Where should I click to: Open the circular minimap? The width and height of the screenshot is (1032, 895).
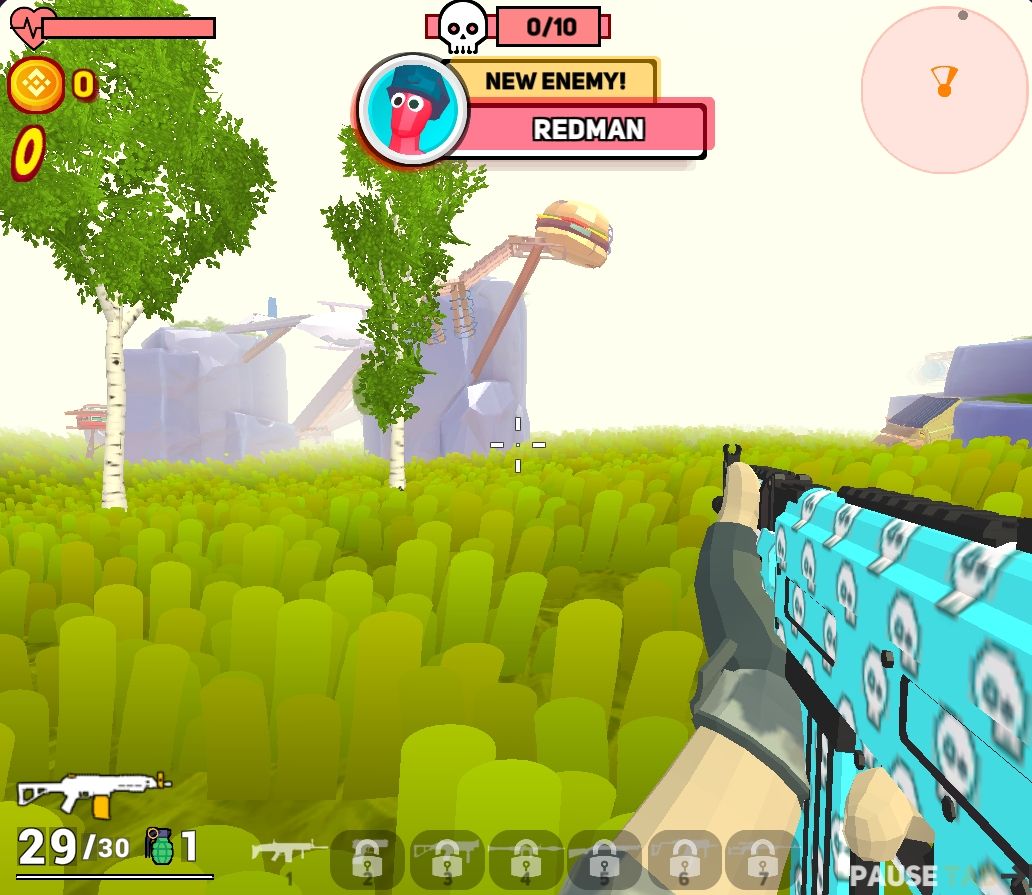(x=944, y=89)
